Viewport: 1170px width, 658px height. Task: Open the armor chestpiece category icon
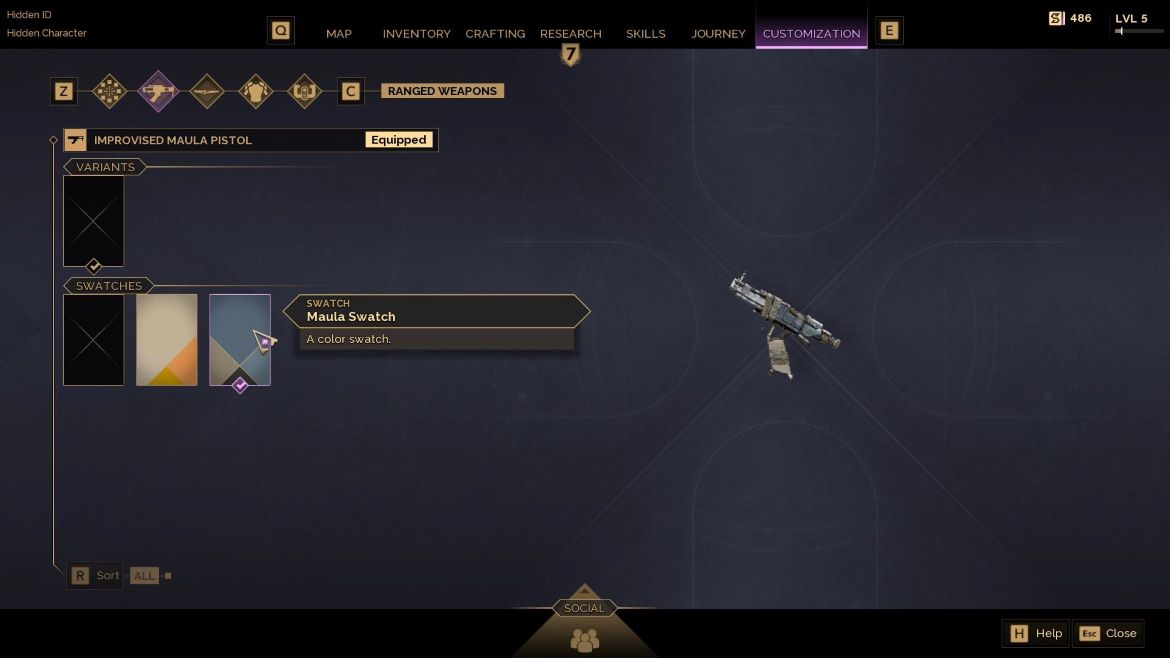[256, 92]
